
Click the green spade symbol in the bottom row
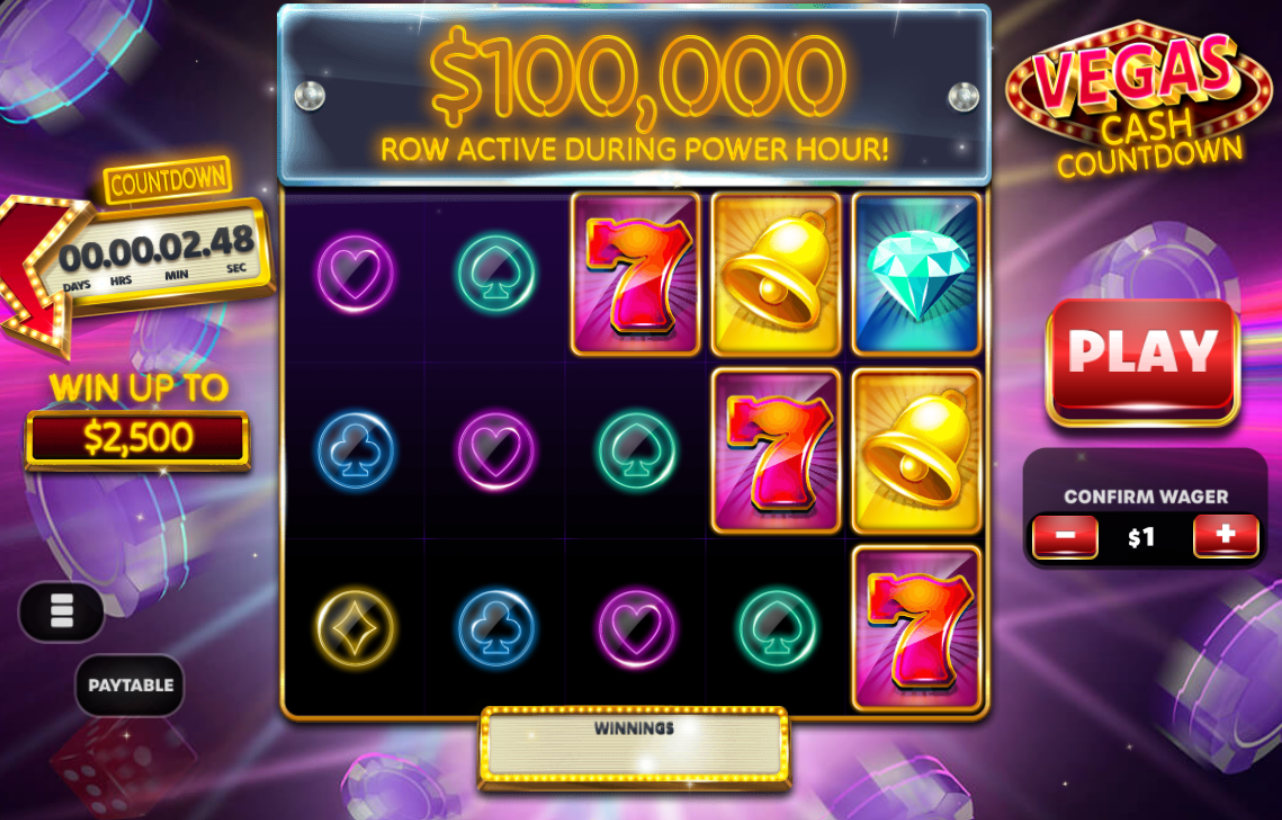coord(775,630)
